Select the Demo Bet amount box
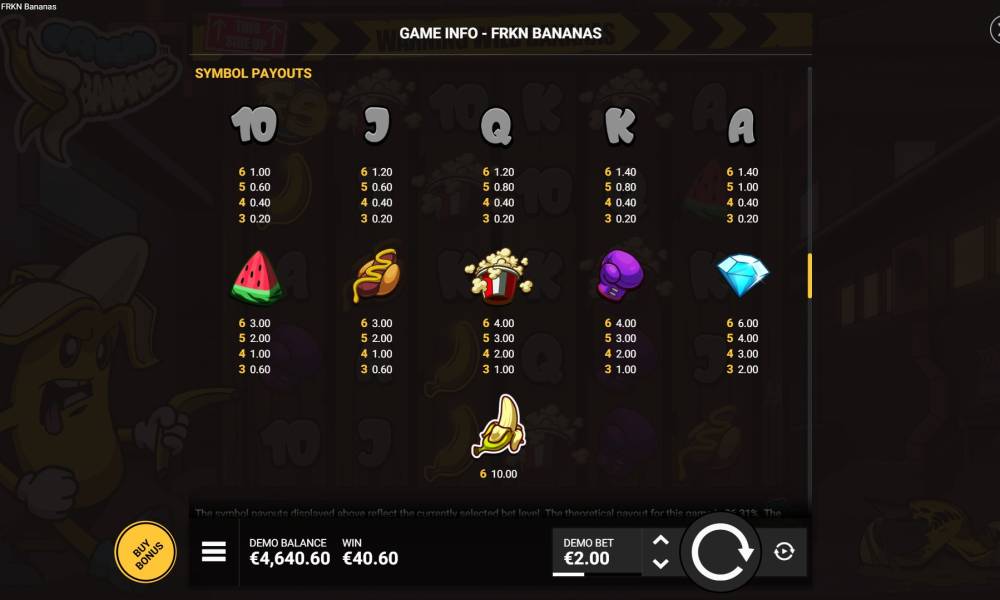This screenshot has width=1000, height=600. coord(596,551)
